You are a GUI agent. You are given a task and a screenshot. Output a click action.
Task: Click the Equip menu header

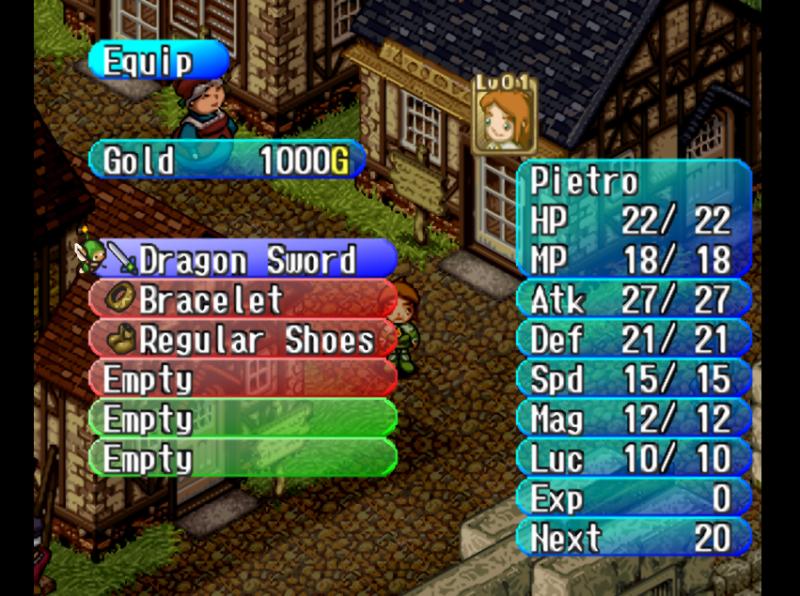click(156, 61)
